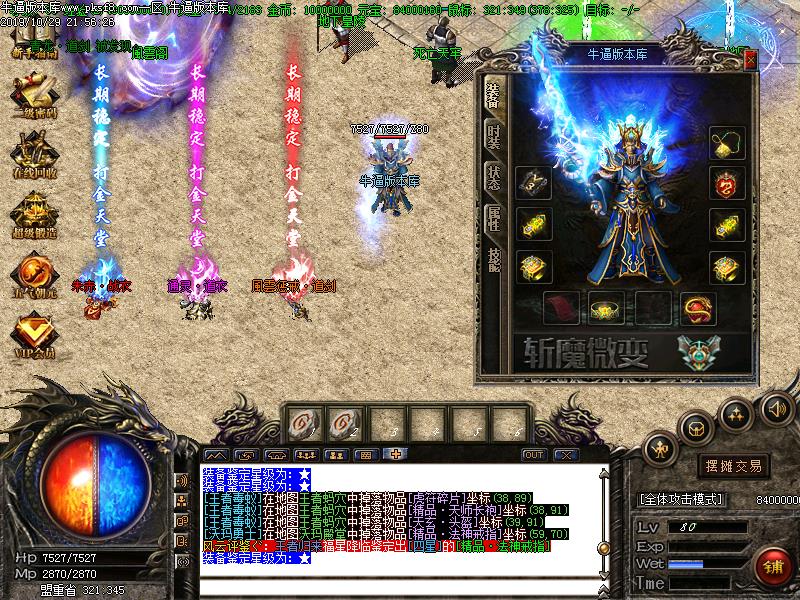Click the OUT button above the chat

coord(534,455)
